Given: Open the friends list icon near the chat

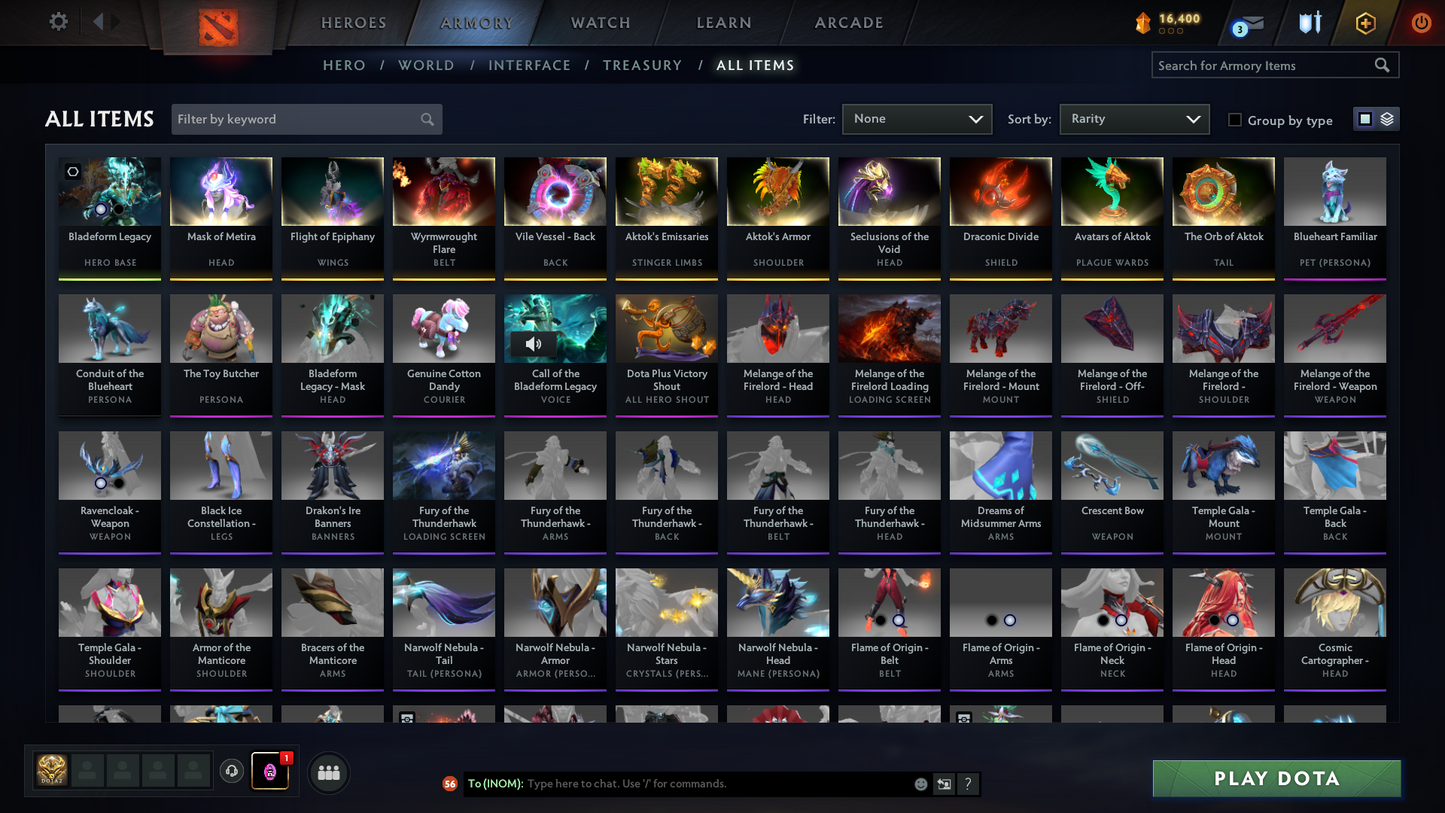Looking at the screenshot, I should [328, 771].
